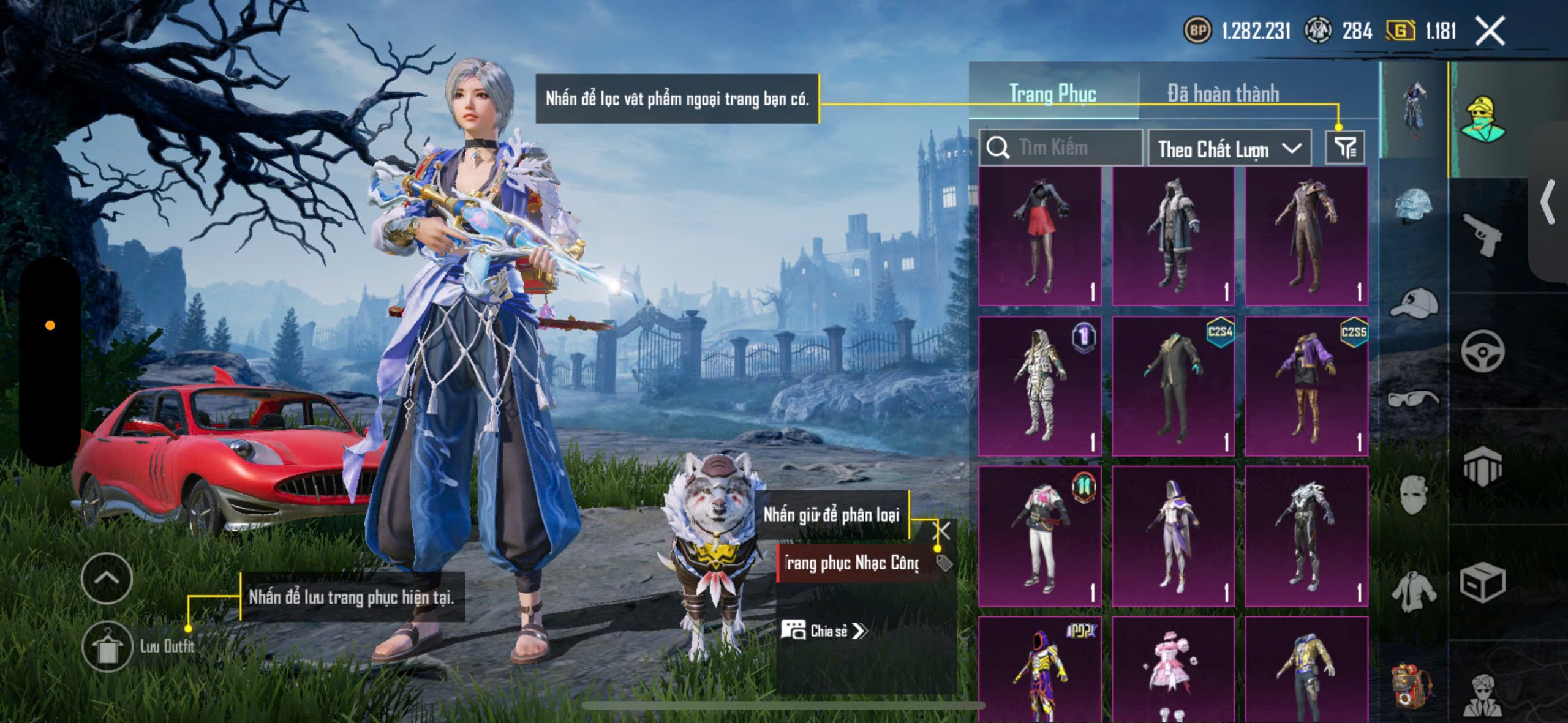Viewport: 1568px width, 723px height.
Task: Select the red skirt outfit thumbnail
Action: [1040, 236]
